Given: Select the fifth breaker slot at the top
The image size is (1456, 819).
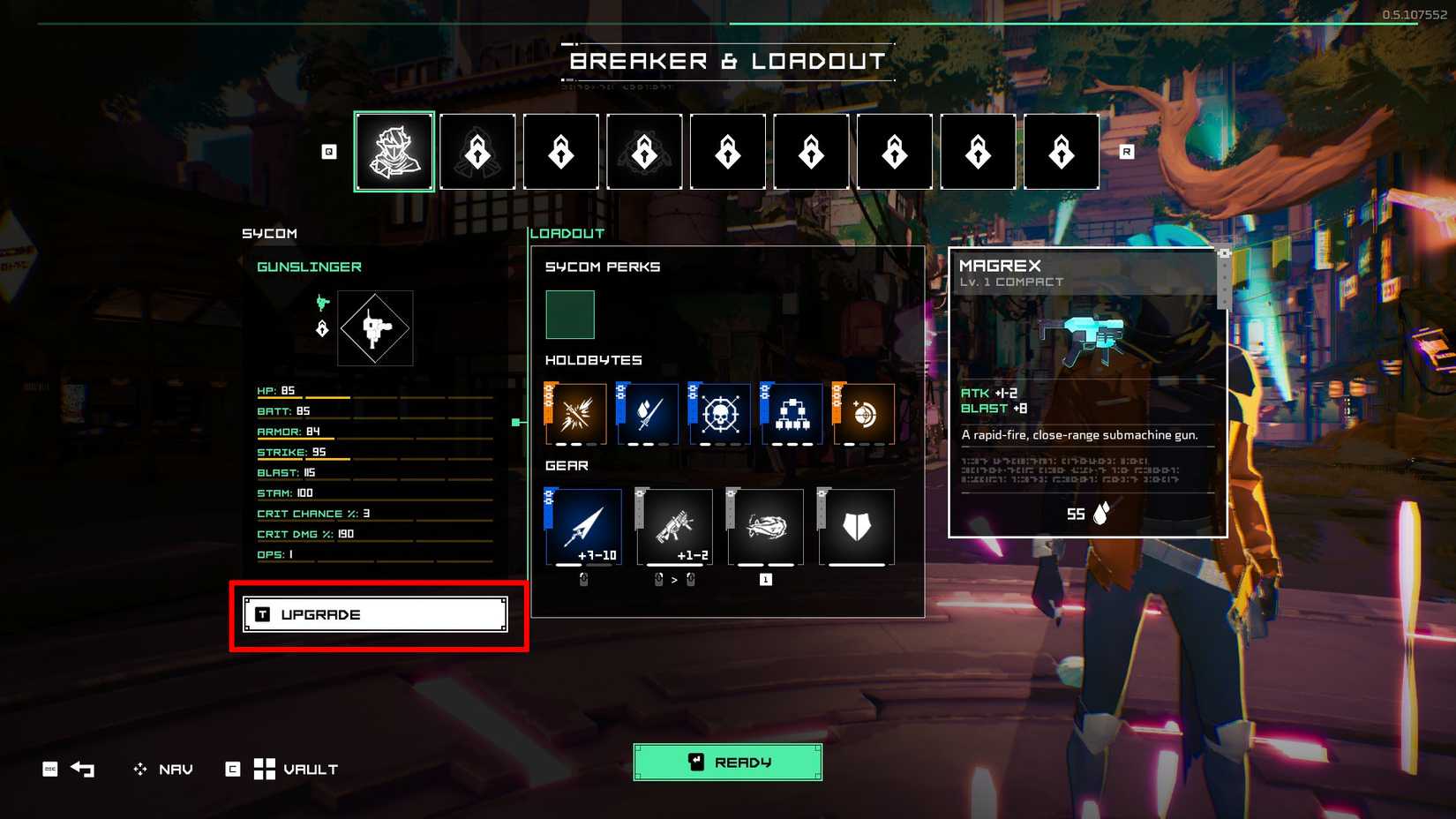Looking at the screenshot, I should pyautogui.click(x=727, y=151).
